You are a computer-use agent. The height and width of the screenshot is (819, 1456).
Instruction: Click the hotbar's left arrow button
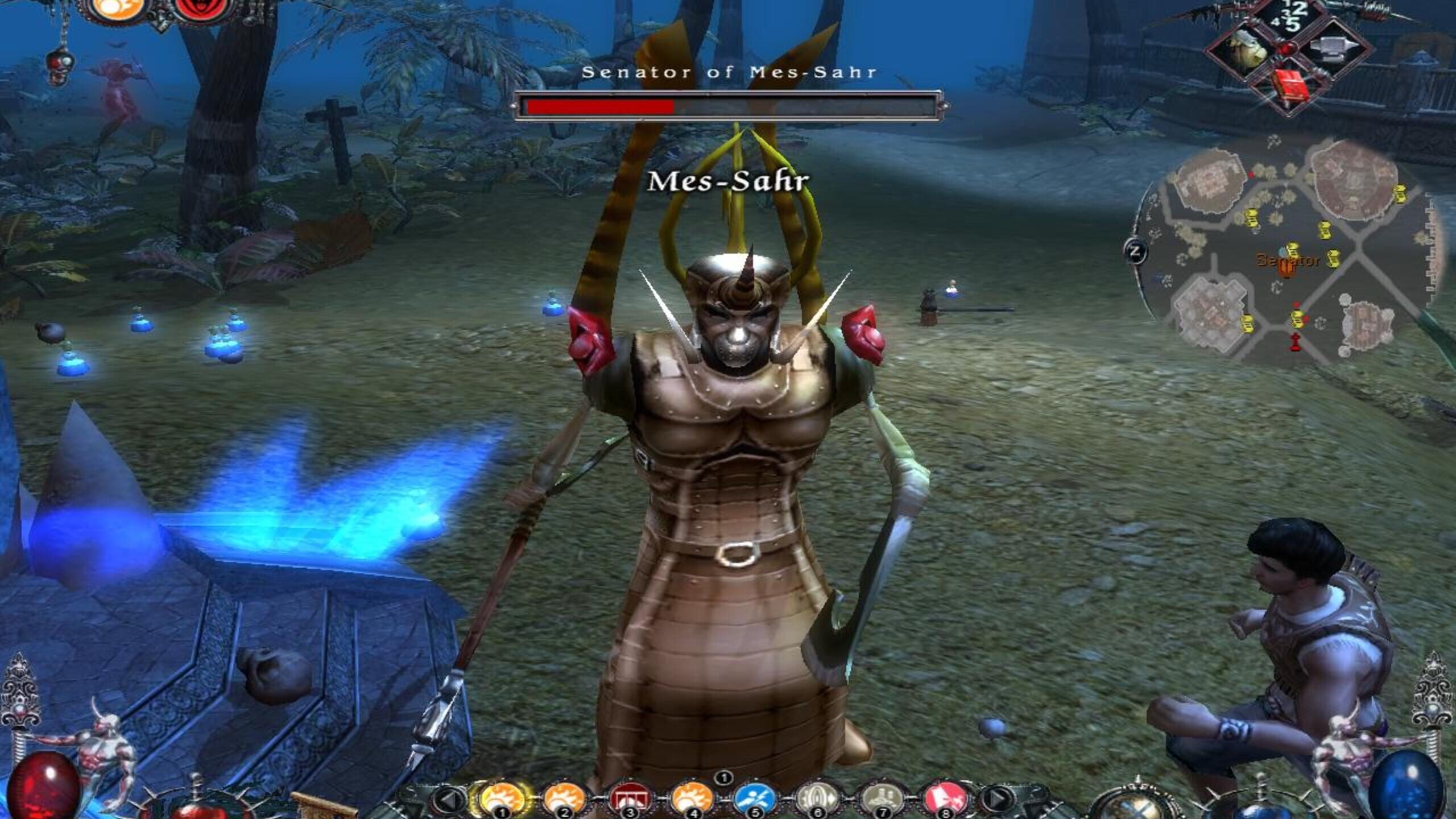(x=449, y=800)
